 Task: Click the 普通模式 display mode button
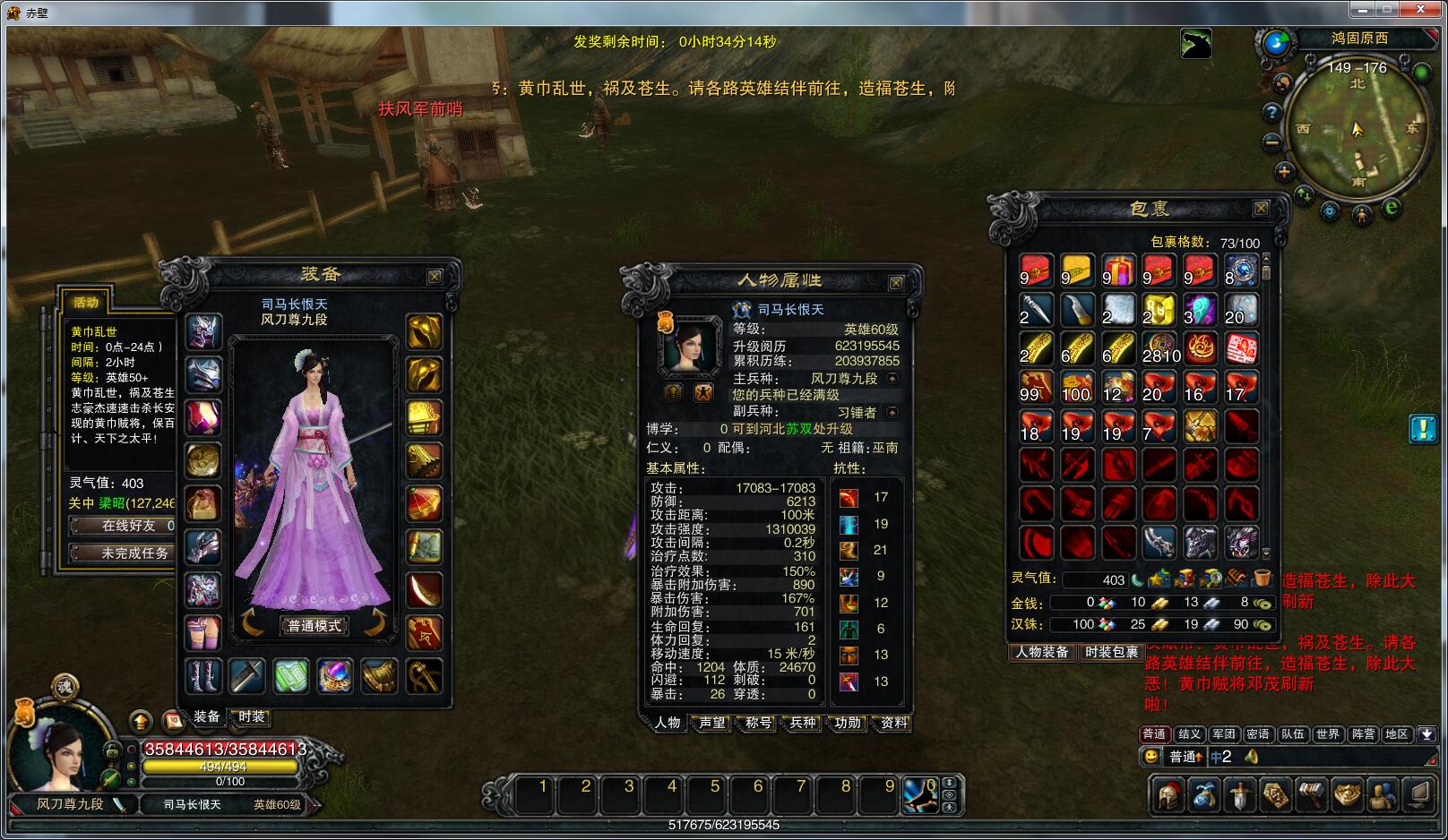pos(314,626)
